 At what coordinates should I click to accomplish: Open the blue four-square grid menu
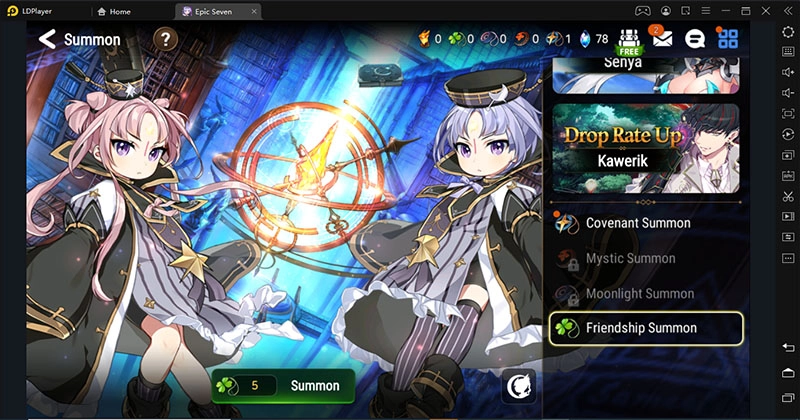pyautogui.click(x=728, y=40)
